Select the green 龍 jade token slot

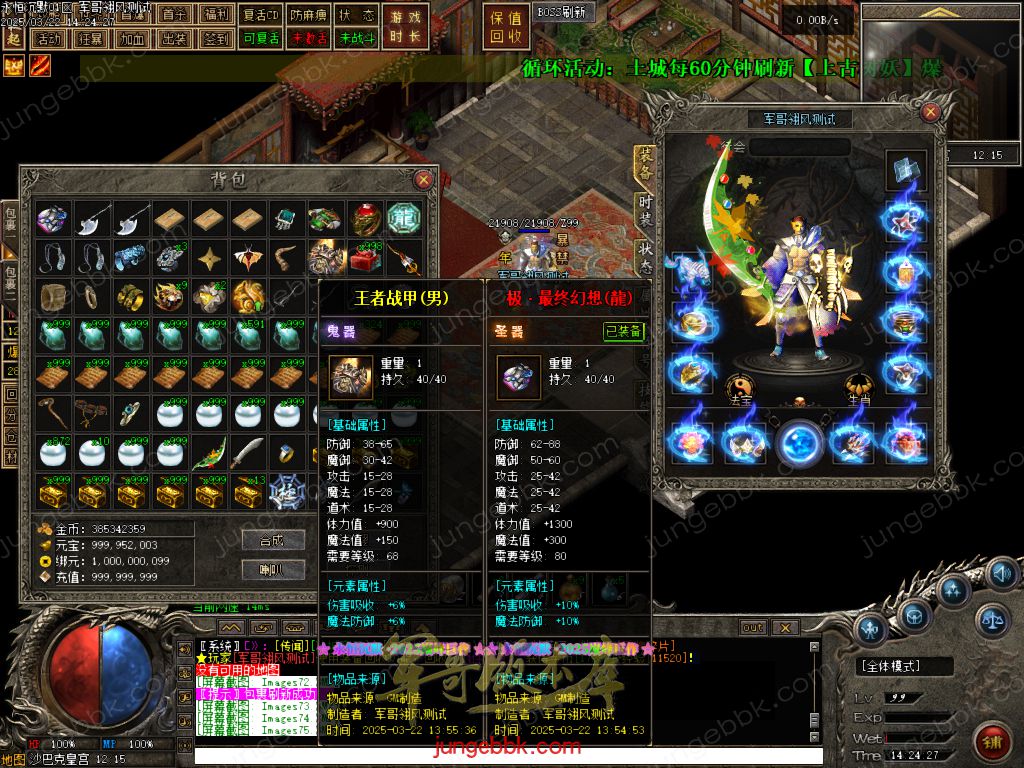click(x=404, y=218)
